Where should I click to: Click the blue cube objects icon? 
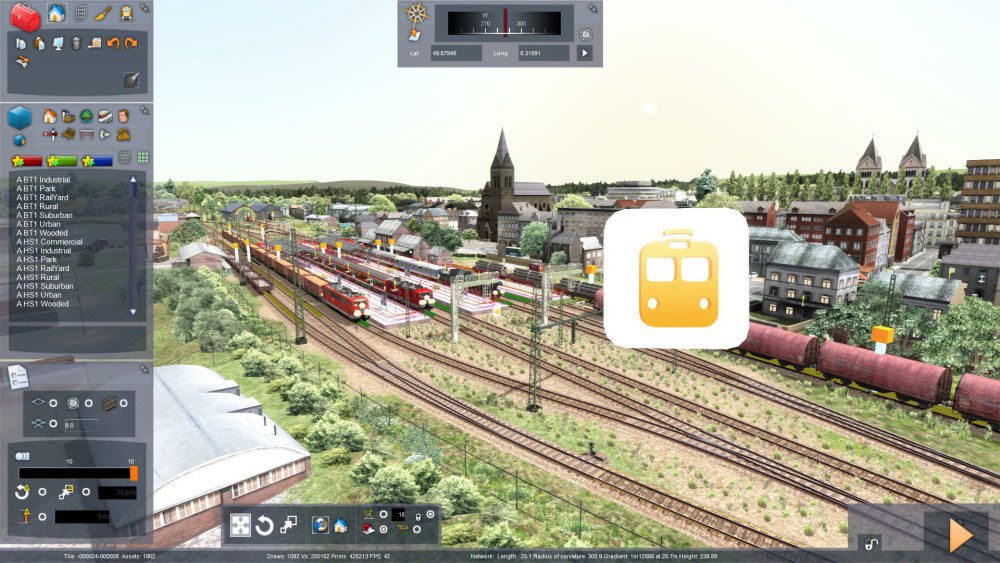pos(20,118)
